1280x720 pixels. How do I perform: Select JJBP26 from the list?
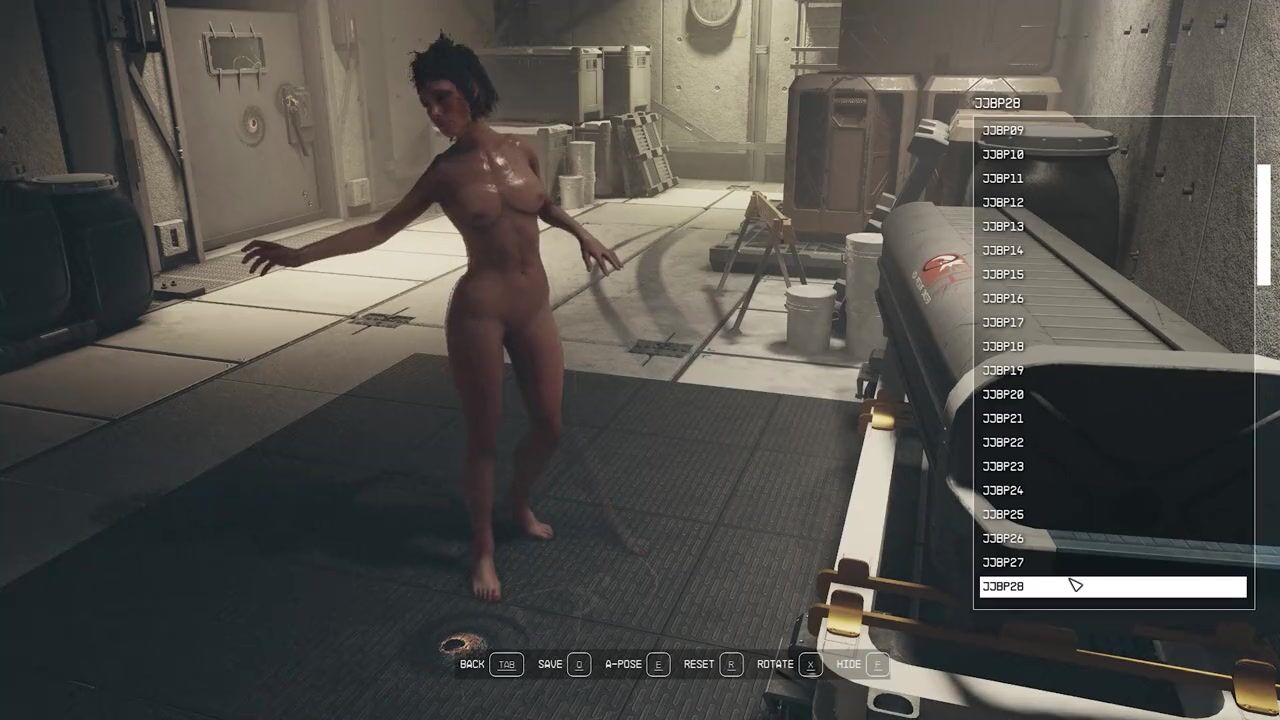click(x=1003, y=539)
